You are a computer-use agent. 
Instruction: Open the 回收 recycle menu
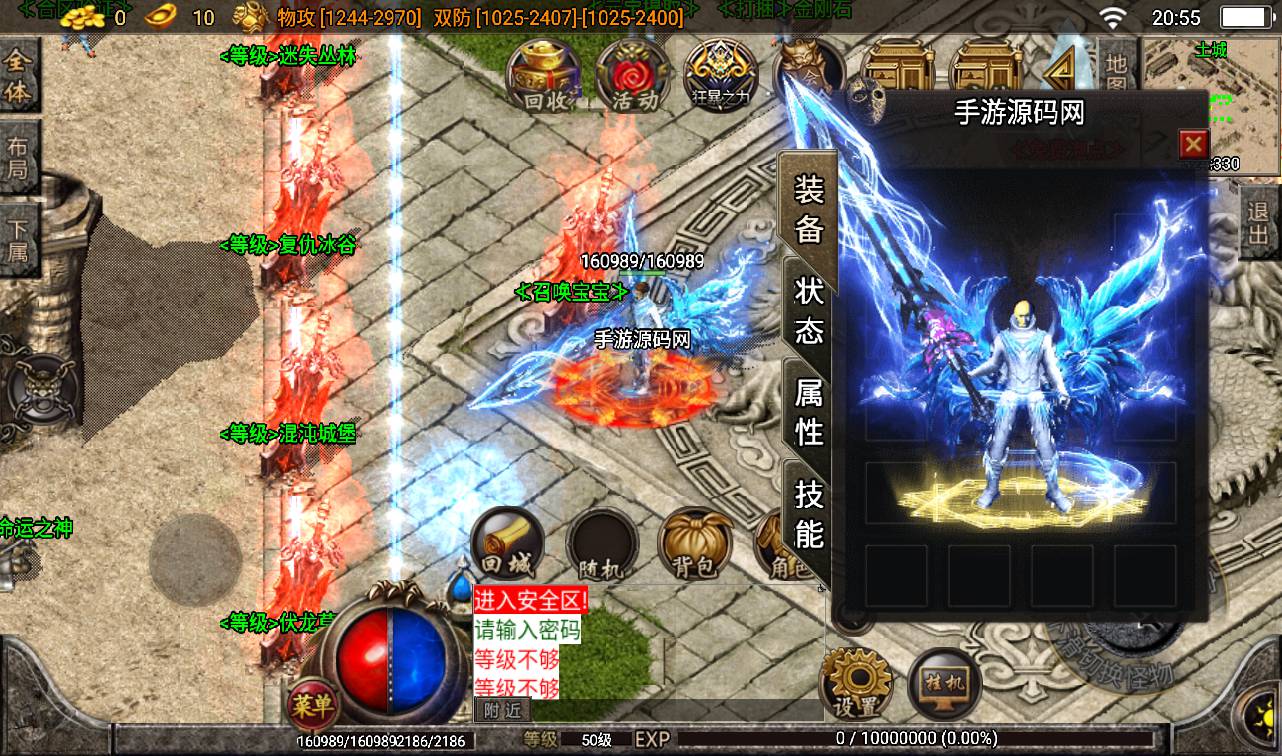(x=545, y=73)
